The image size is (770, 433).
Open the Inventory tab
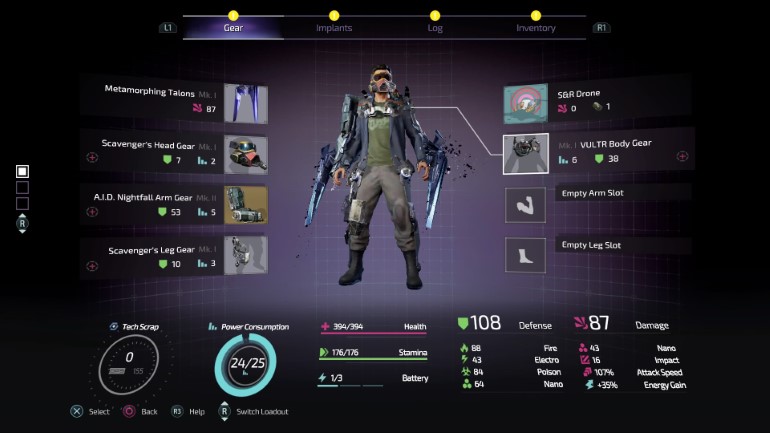tap(535, 27)
